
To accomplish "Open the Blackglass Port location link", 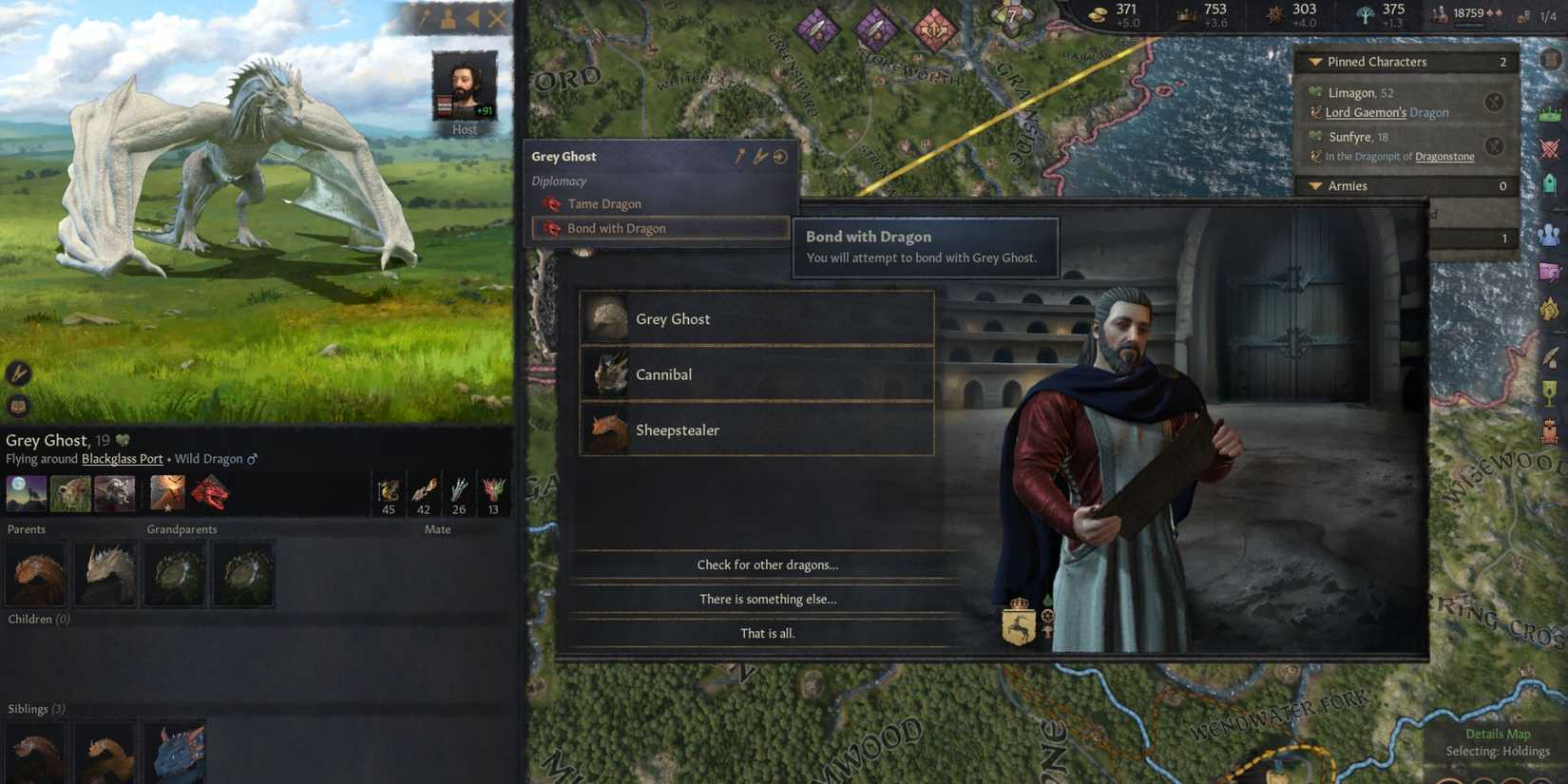I will (121, 458).
